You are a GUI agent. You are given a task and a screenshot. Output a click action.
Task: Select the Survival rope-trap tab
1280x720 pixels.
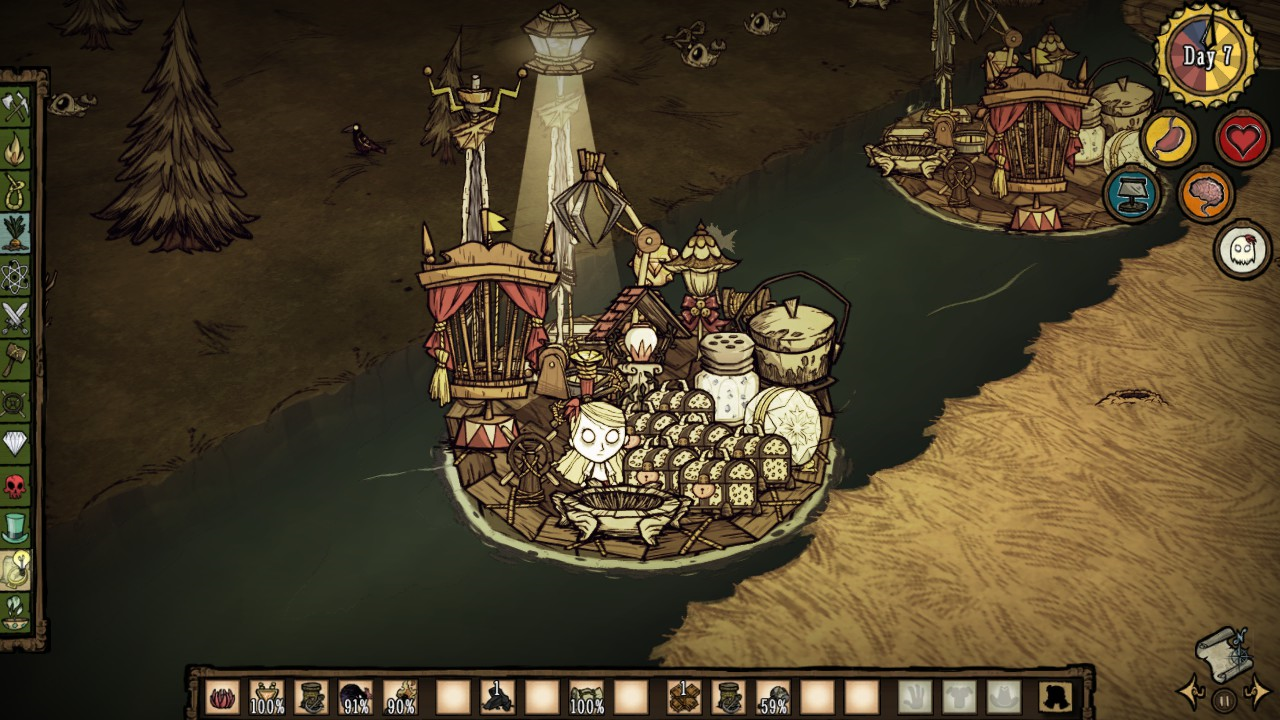15,192
